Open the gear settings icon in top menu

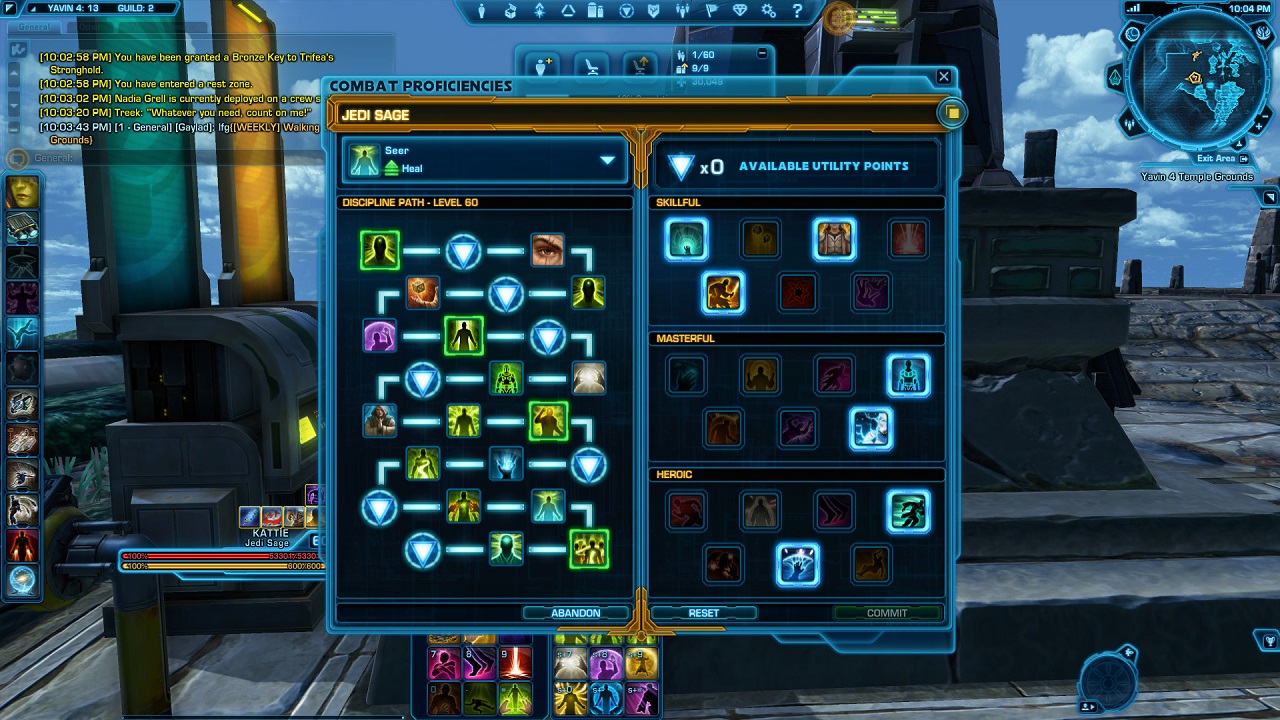coord(768,11)
